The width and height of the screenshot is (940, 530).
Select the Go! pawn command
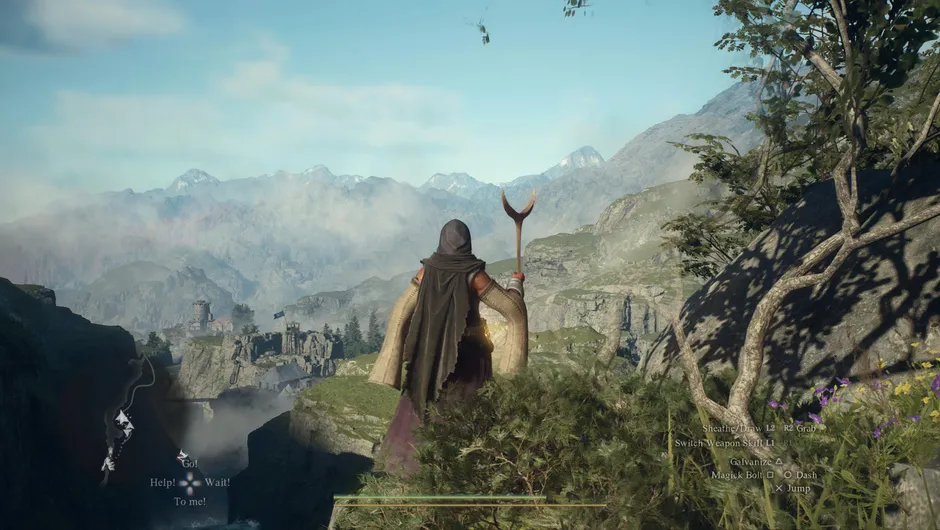pyautogui.click(x=189, y=464)
